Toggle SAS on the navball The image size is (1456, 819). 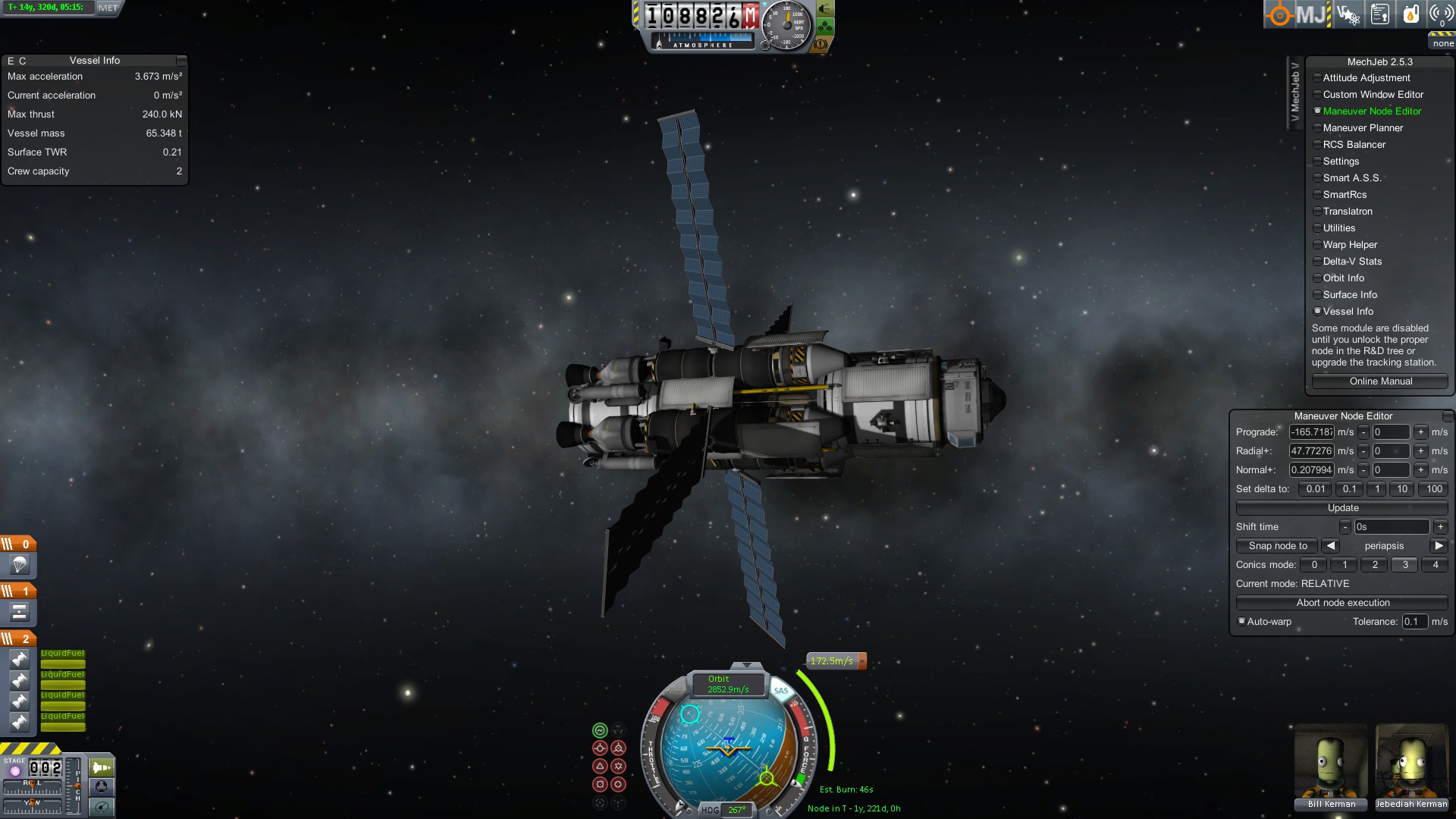click(x=781, y=691)
